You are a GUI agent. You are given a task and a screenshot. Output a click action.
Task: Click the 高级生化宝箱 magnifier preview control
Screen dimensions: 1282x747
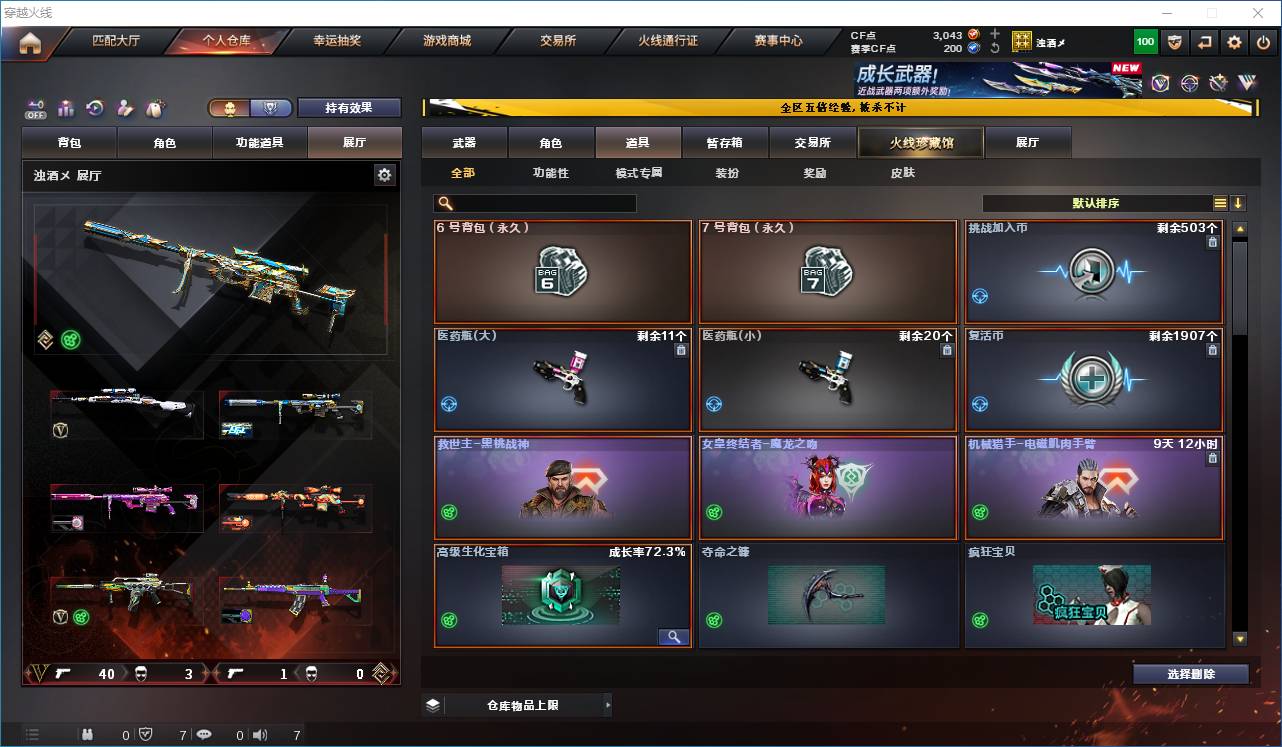tap(676, 637)
